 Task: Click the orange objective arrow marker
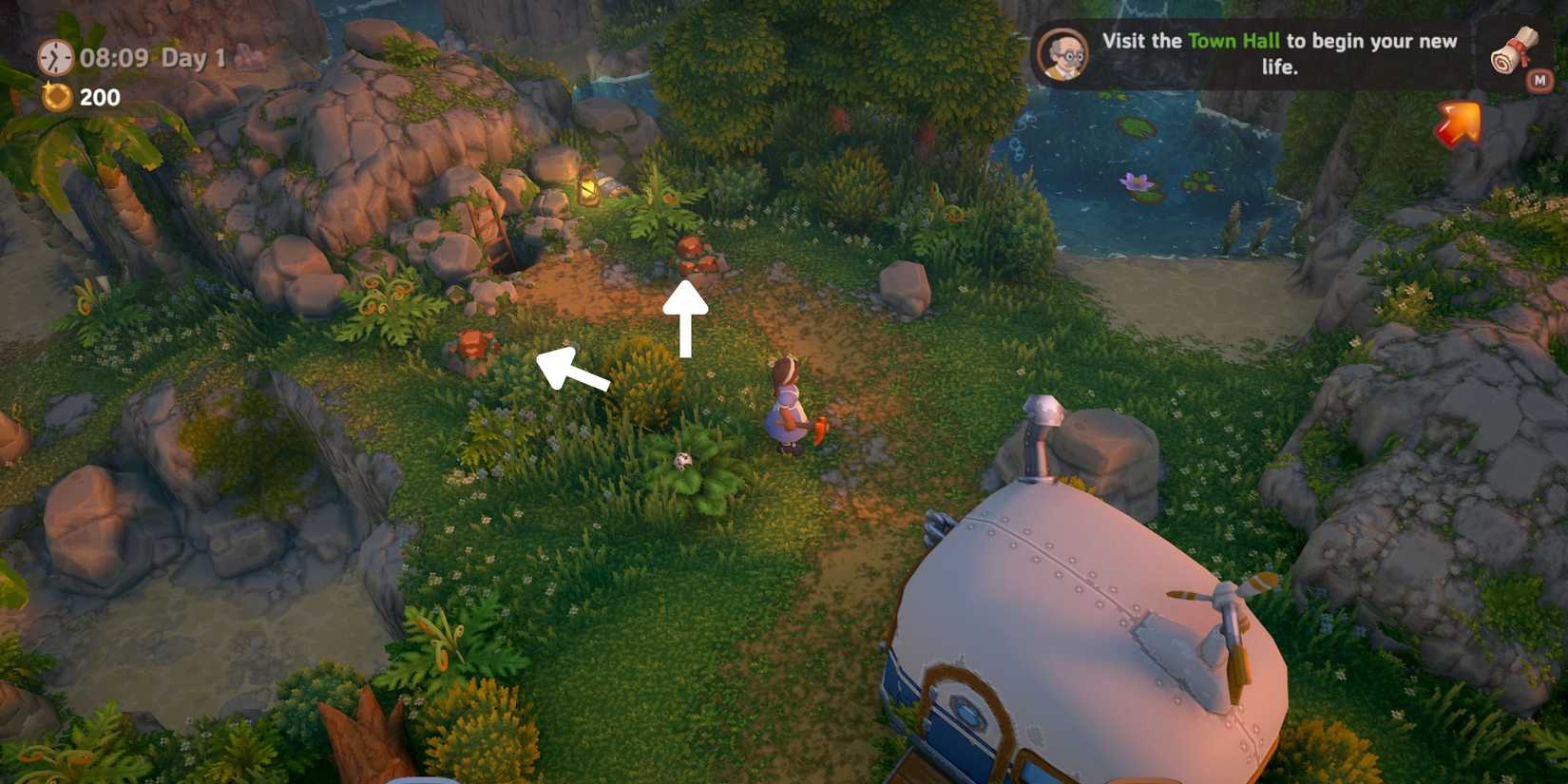pyautogui.click(x=1458, y=124)
